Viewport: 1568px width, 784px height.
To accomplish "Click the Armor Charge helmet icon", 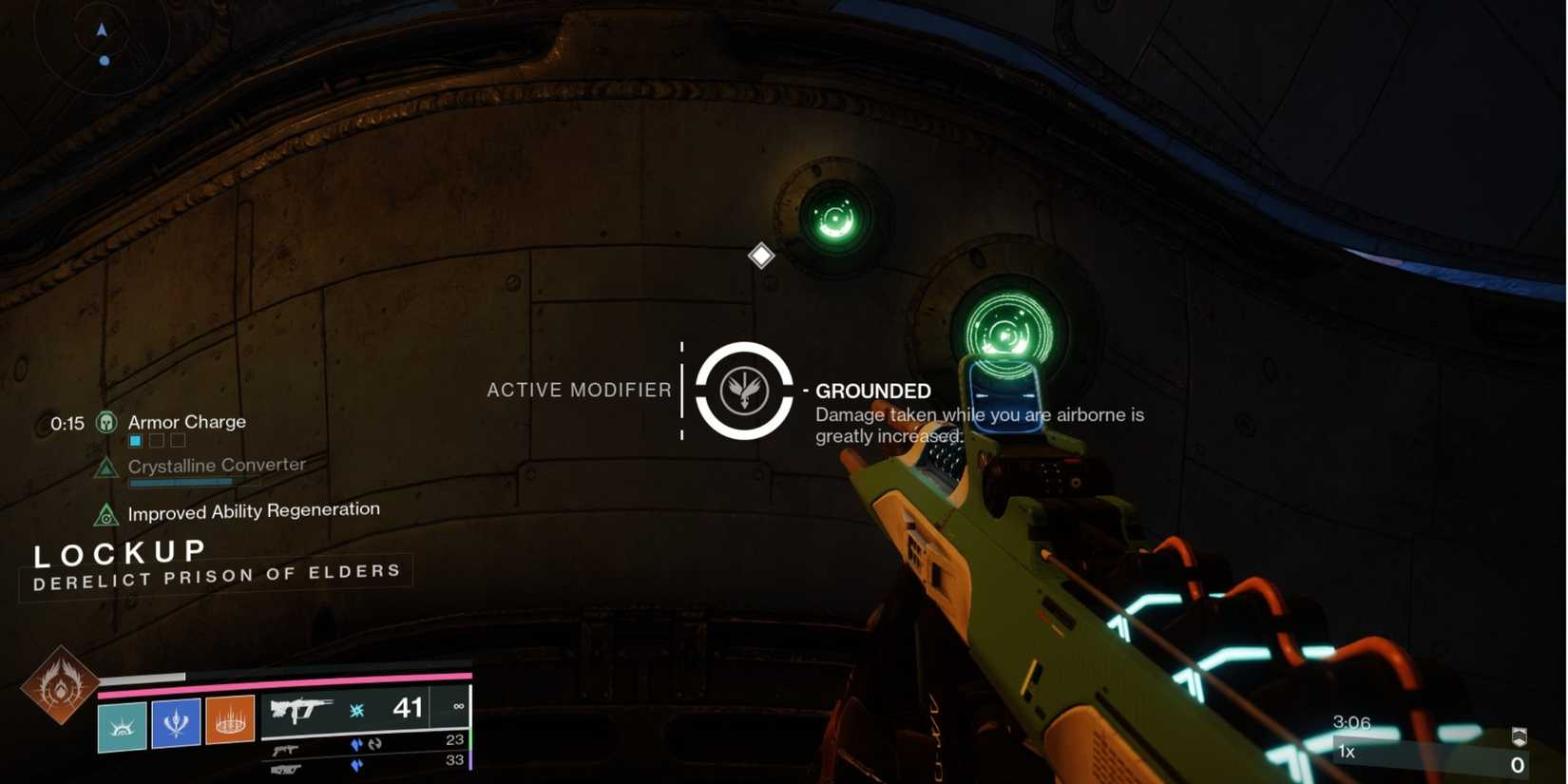I will pos(107,422).
